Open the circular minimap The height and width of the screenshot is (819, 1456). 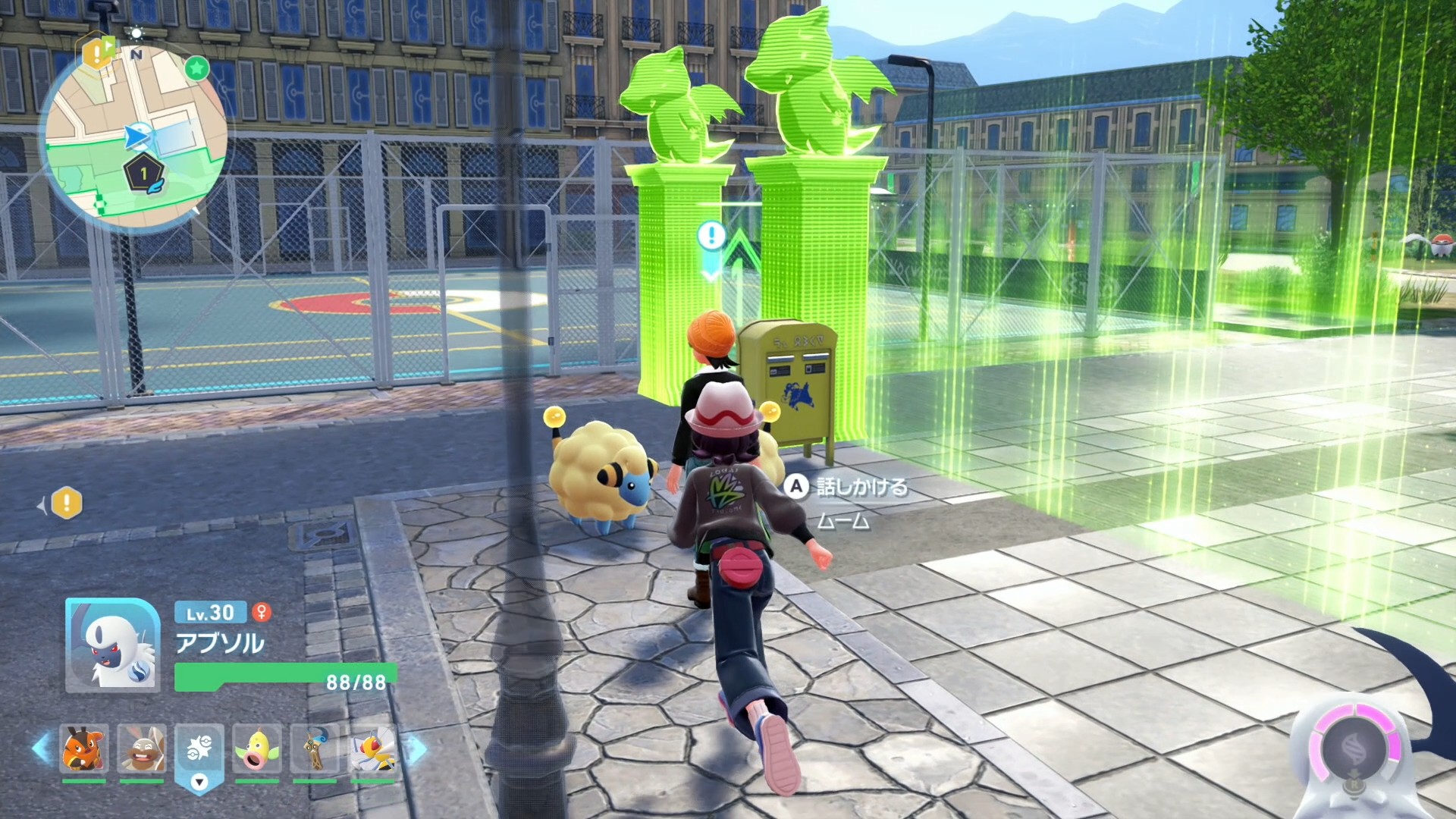click(x=136, y=138)
